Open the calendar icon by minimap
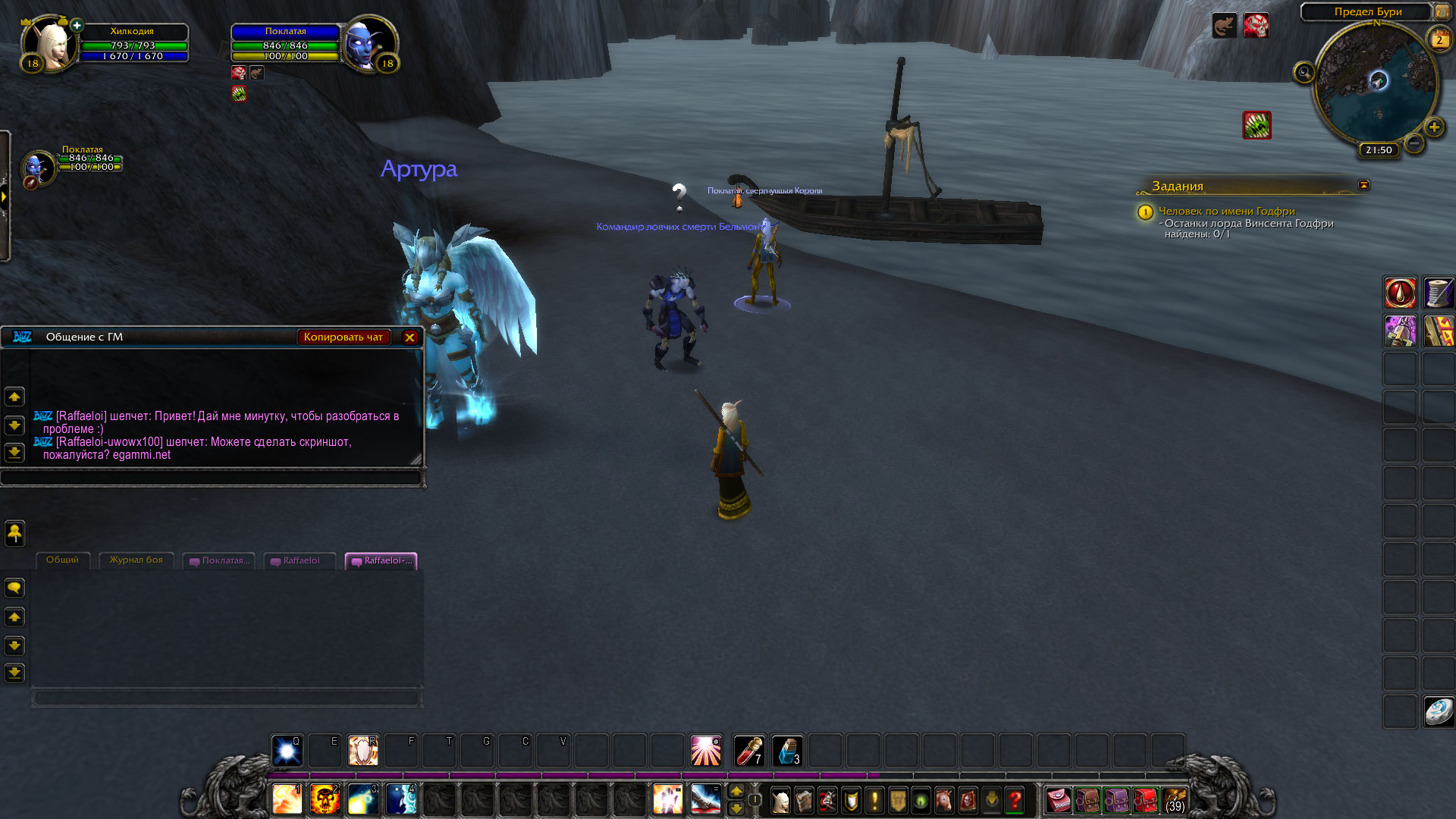 [x=1439, y=39]
